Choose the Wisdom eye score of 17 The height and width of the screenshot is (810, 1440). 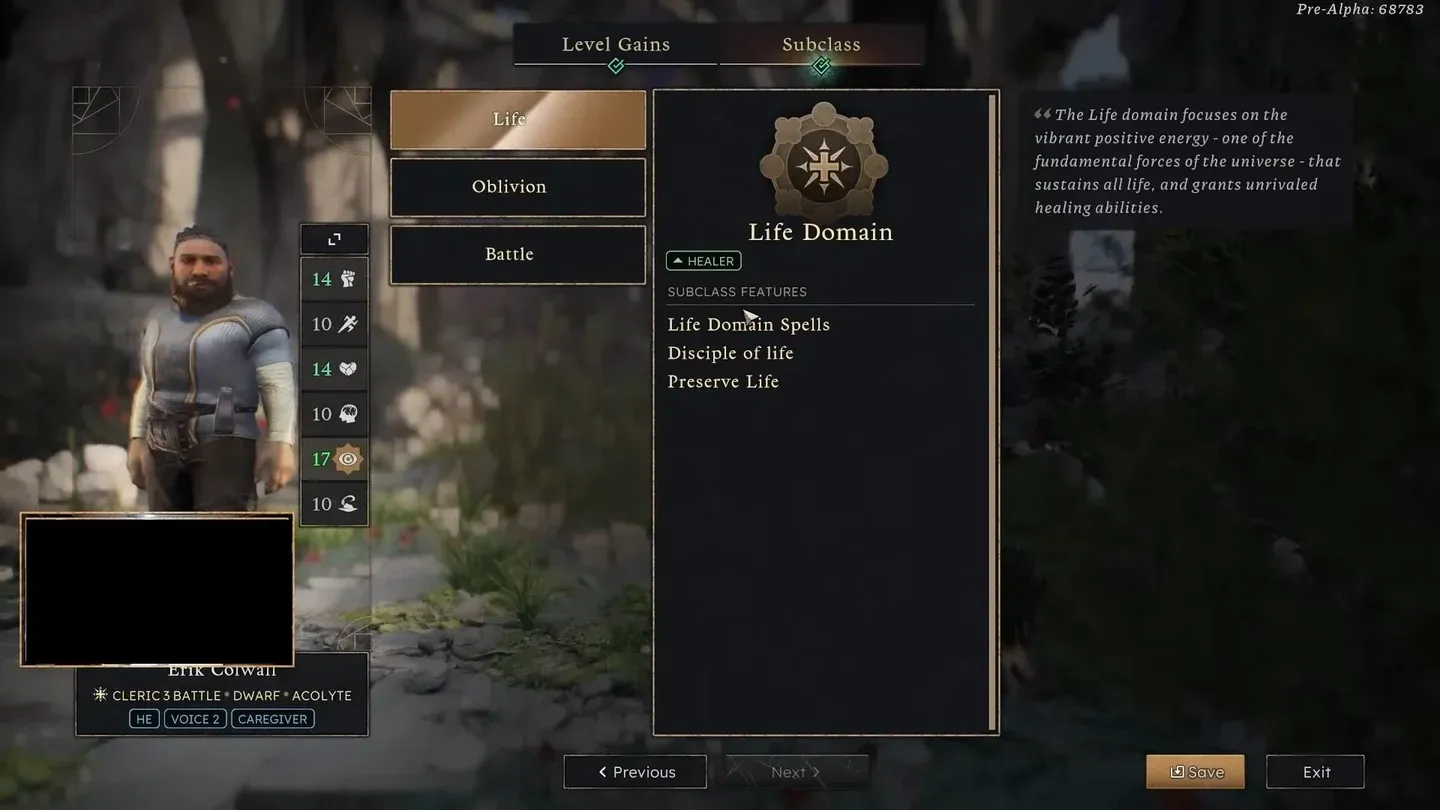pos(334,459)
